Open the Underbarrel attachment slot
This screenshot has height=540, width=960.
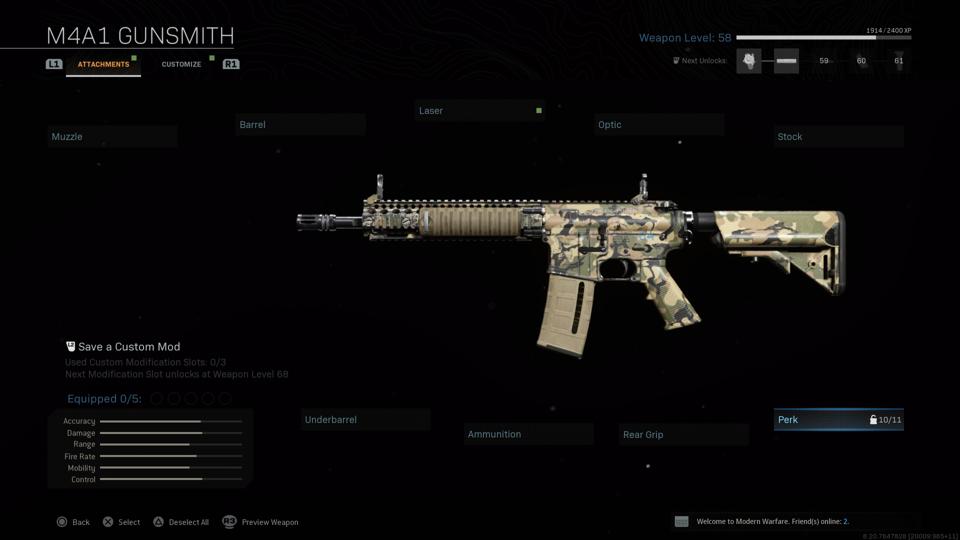click(x=365, y=420)
